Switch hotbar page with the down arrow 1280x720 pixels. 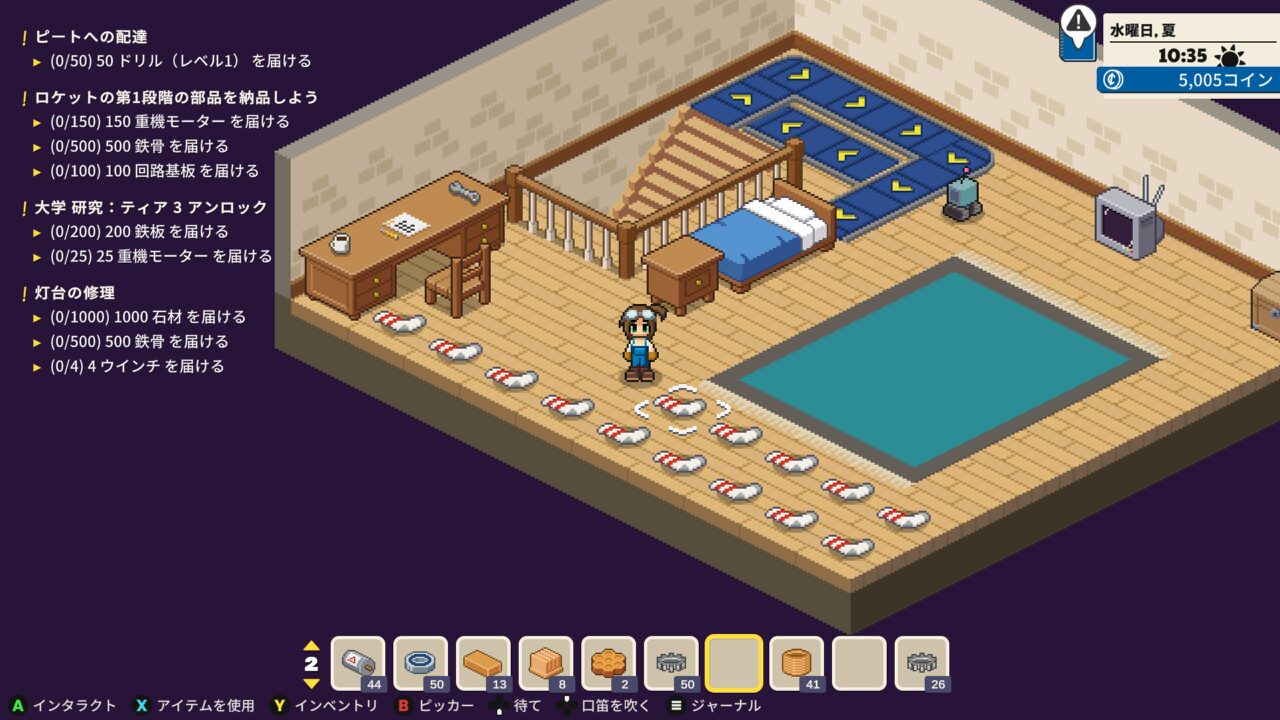pyautogui.click(x=311, y=684)
